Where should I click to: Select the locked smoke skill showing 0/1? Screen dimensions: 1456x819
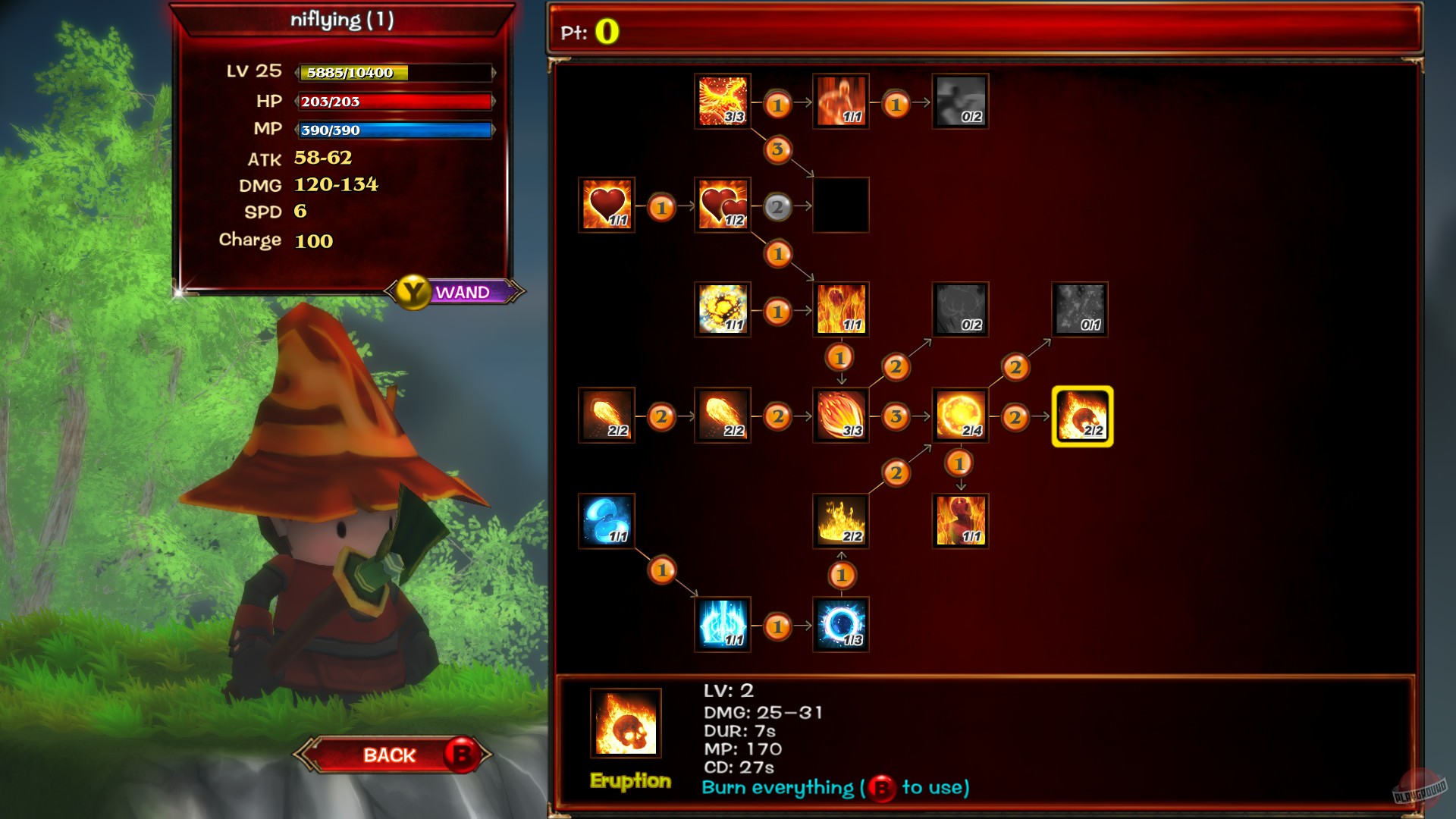[x=1081, y=309]
